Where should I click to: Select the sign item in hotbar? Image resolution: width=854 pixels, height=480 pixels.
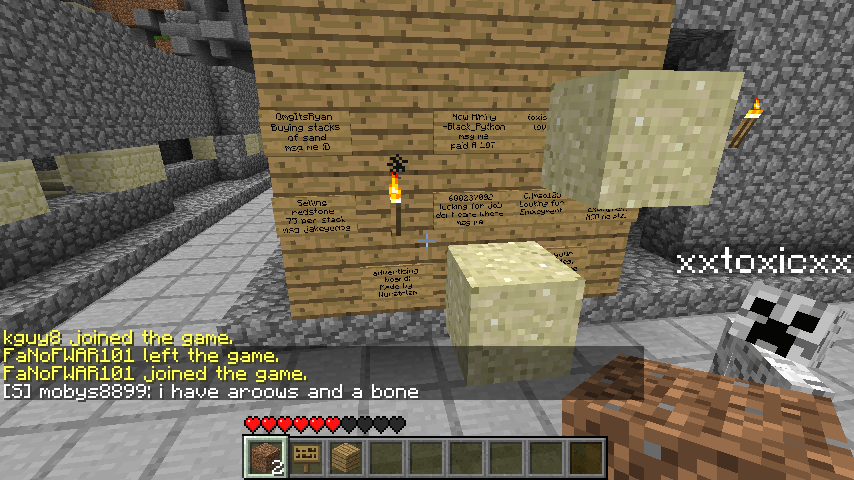305,457
